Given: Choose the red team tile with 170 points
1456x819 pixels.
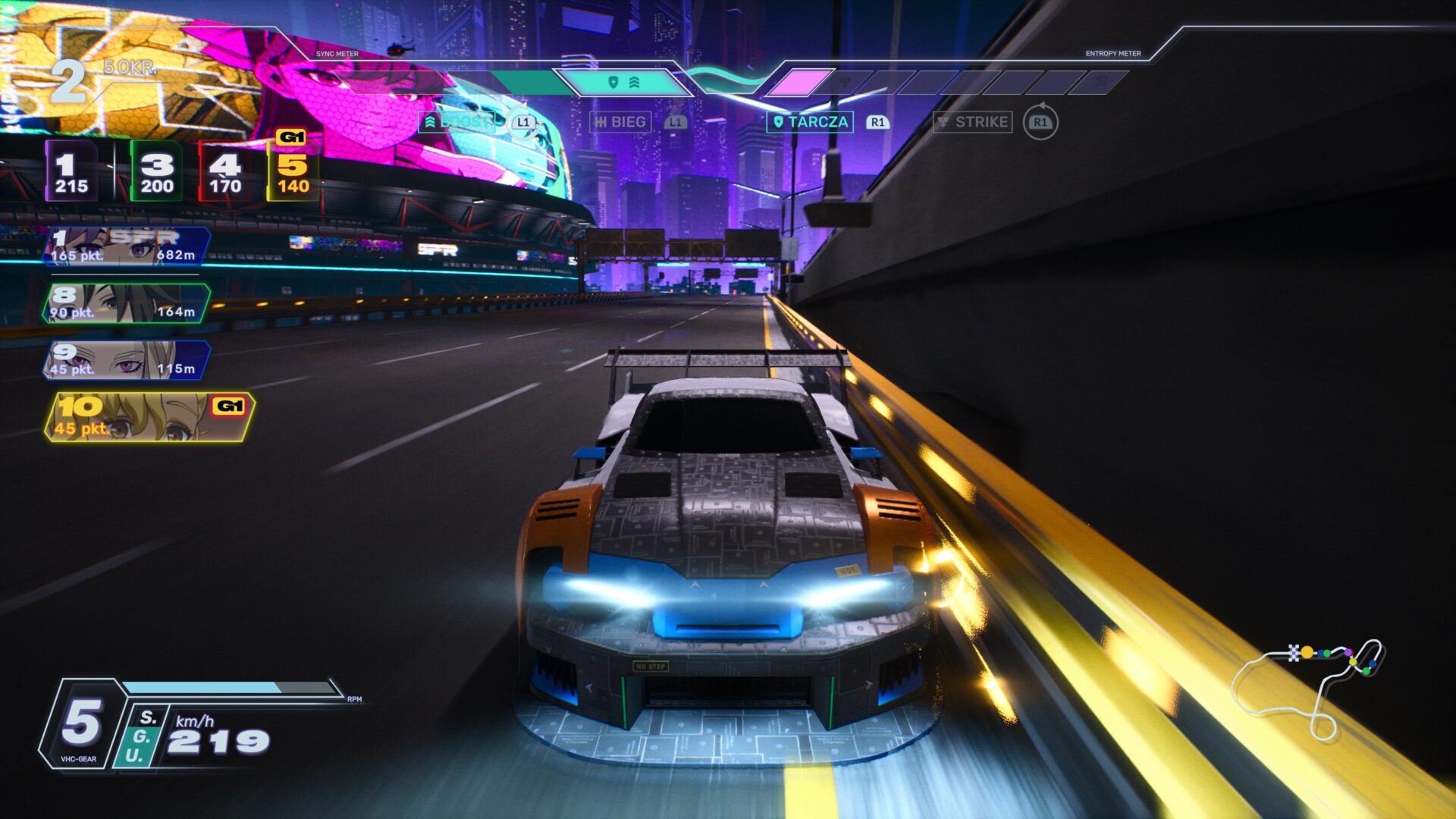Looking at the screenshot, I should coord(224,171).
